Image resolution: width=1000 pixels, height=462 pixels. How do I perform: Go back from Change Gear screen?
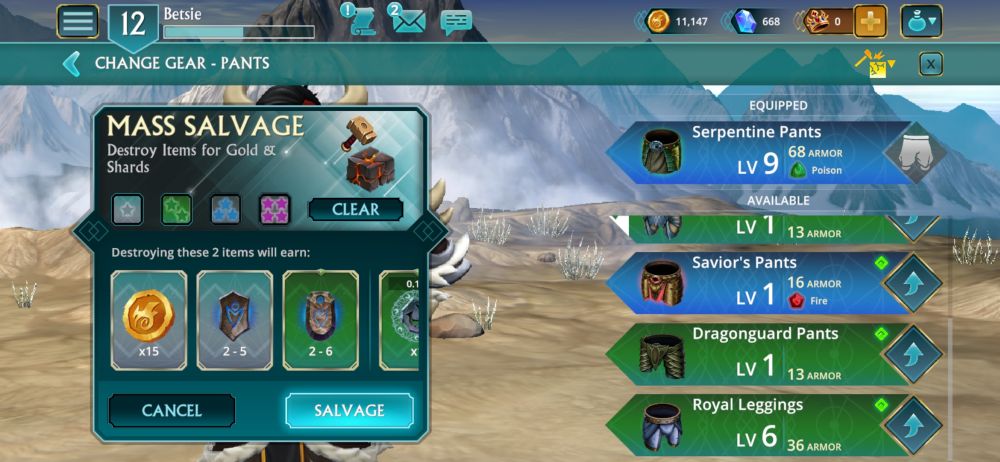[x=71, y=64]
